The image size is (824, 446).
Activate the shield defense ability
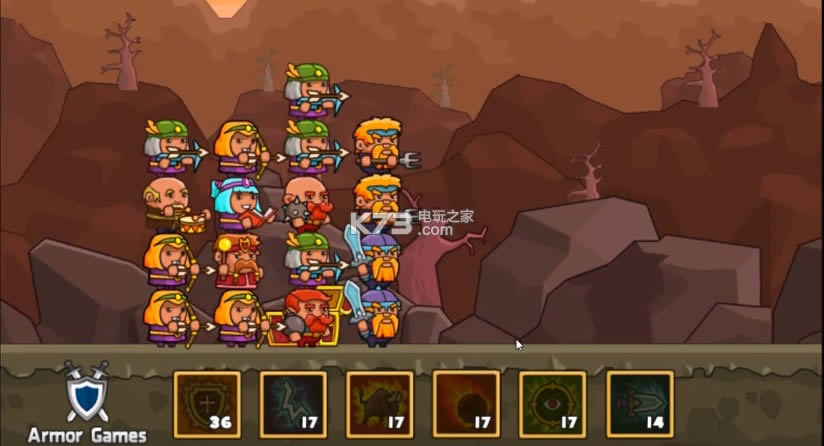point(207,404)
